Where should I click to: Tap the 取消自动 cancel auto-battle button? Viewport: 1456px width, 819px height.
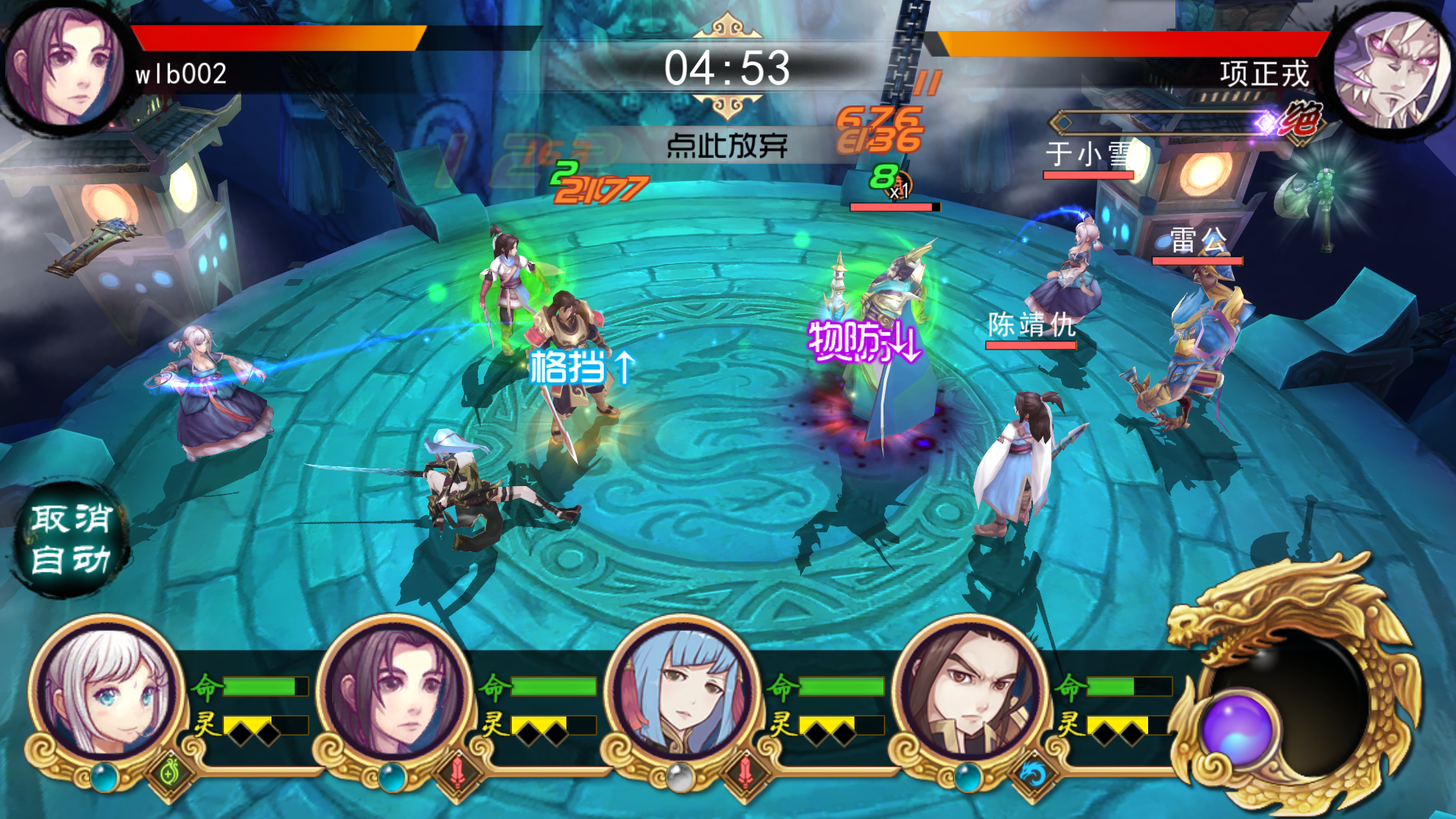(x=72, y=539)
